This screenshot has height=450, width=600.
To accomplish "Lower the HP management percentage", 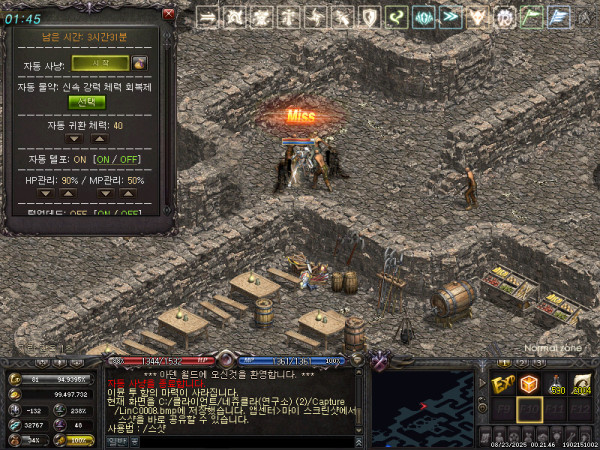I will pyautogui.click(x=46, y=192).
